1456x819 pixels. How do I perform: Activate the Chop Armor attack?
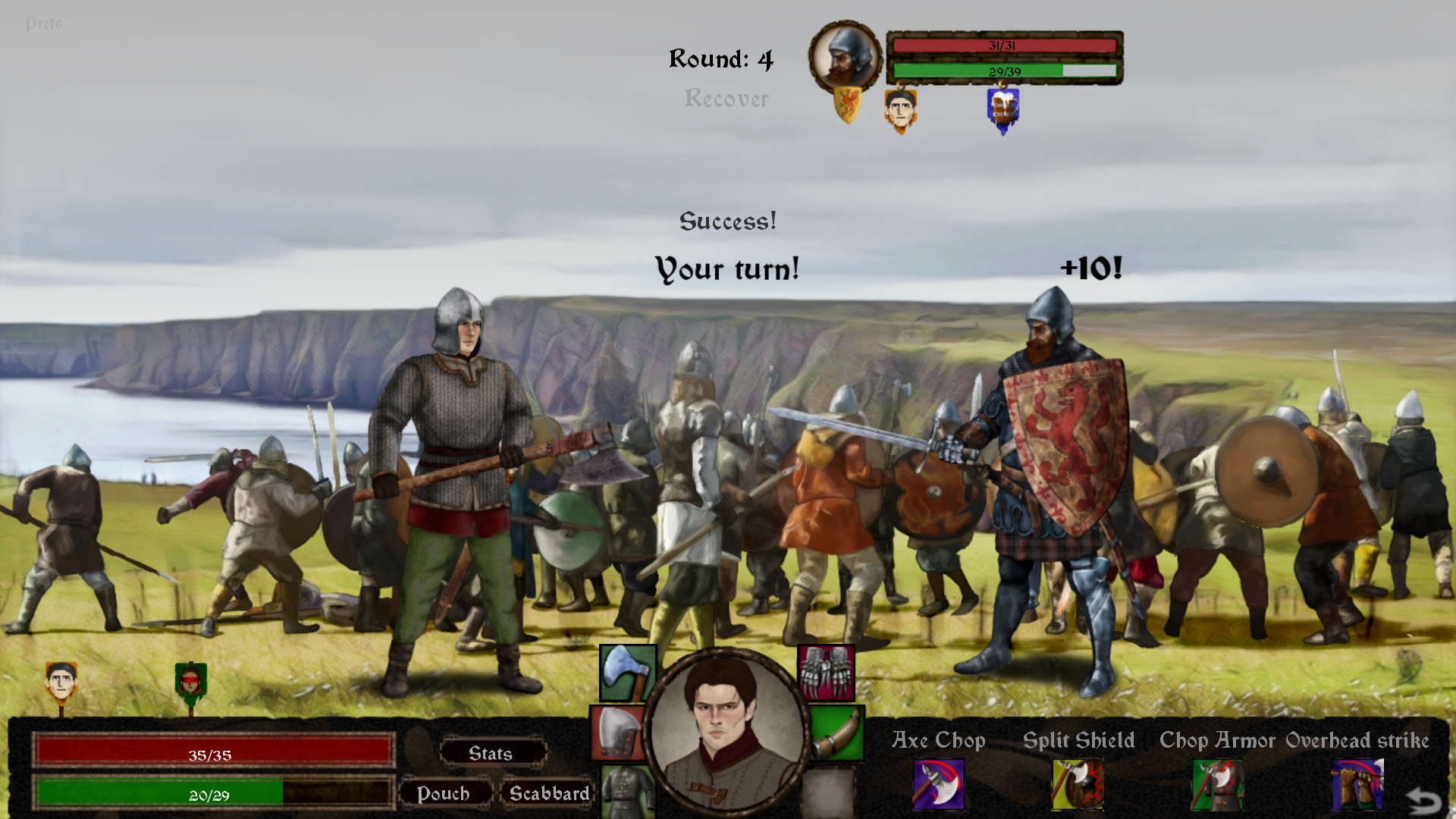[x=1216, y=785]
